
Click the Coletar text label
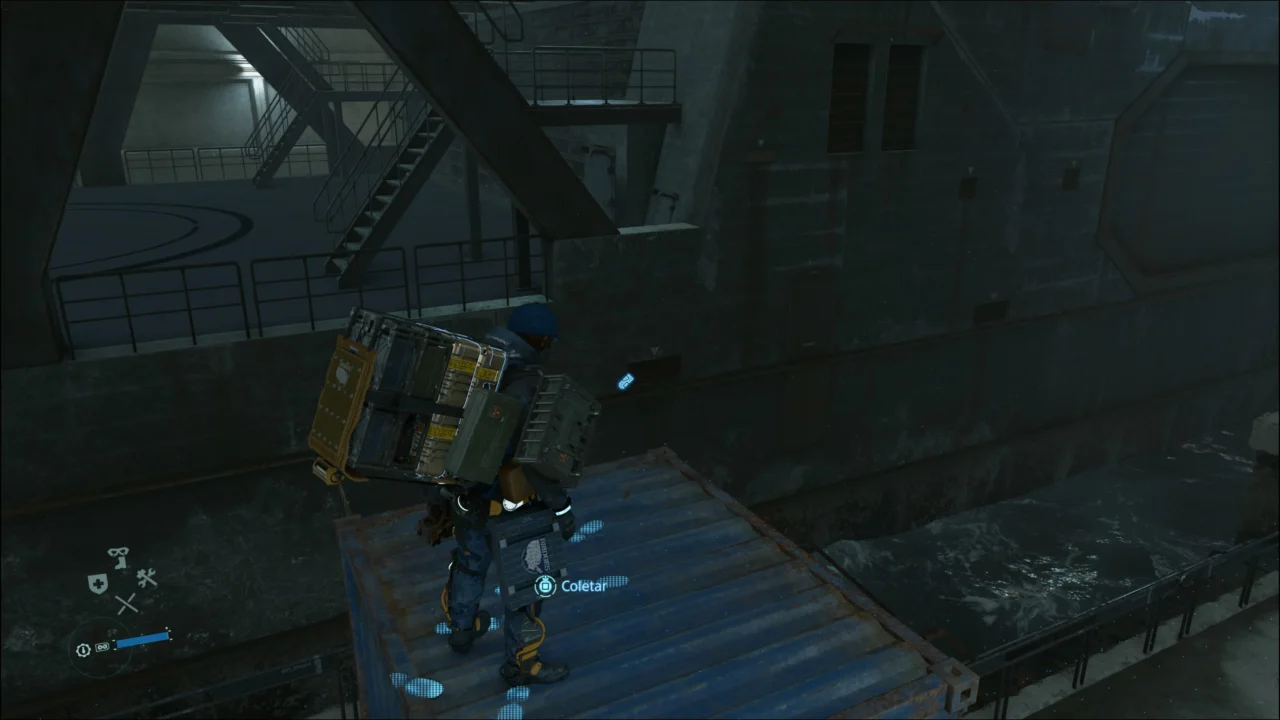[x=584, y=587]
